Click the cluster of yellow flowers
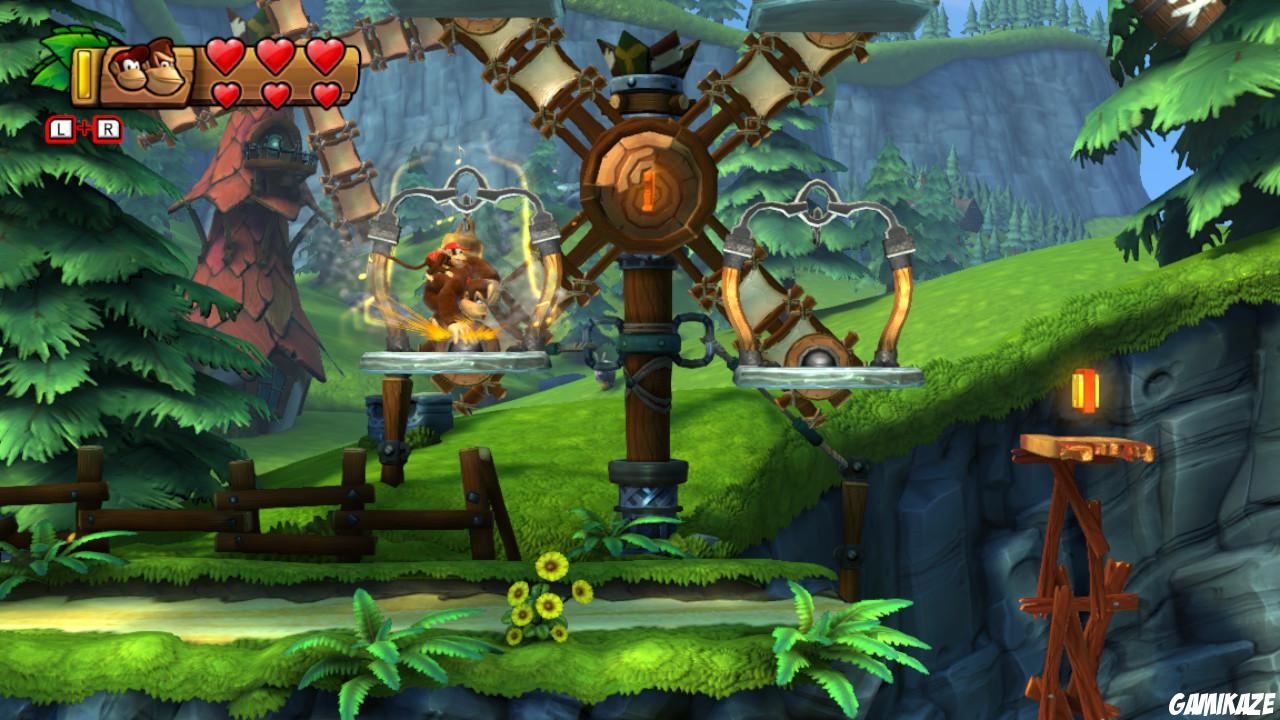This screenshot has width=1280, height=720. (540, 600)
